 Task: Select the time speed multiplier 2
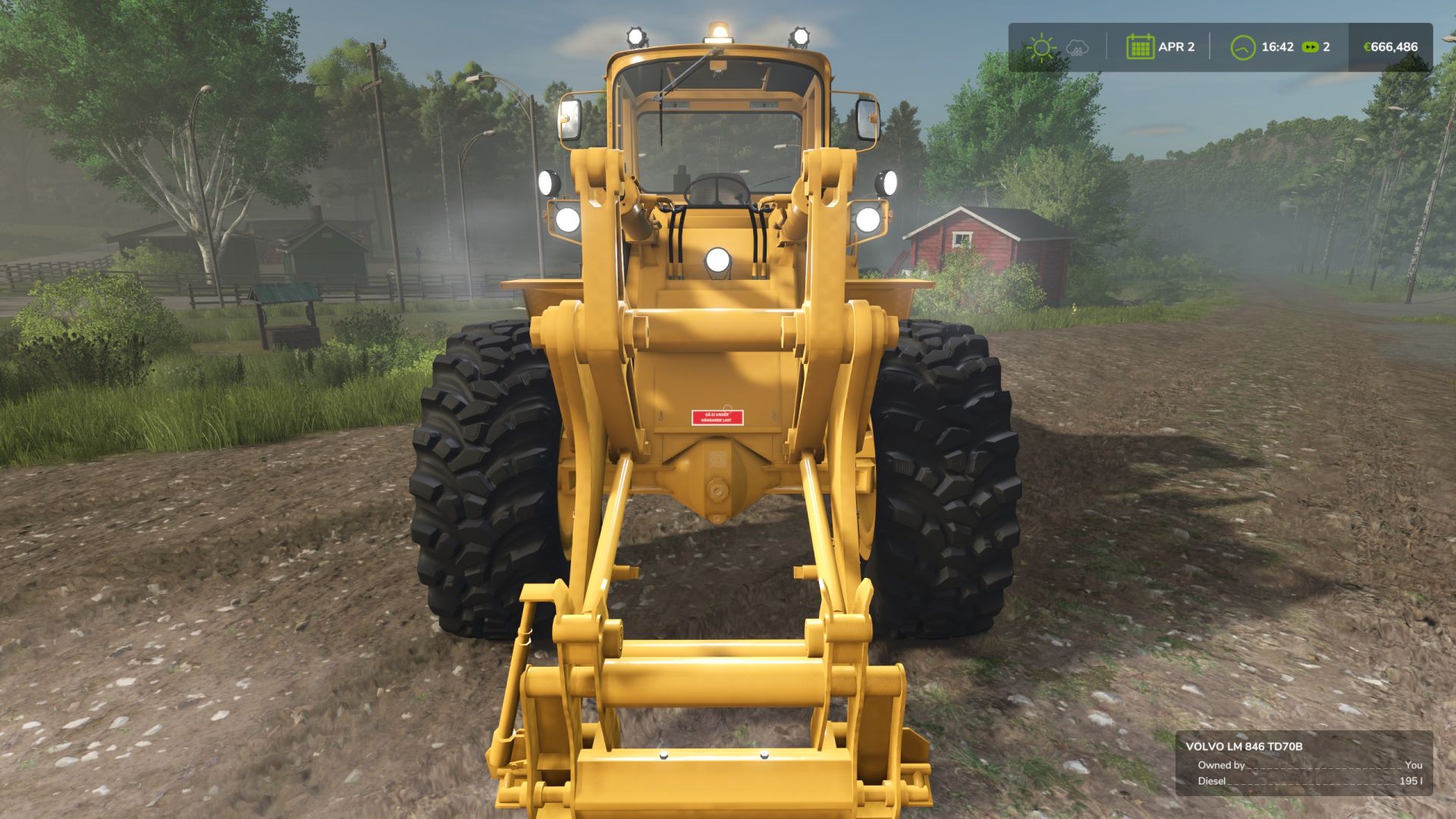(1327, 47)
